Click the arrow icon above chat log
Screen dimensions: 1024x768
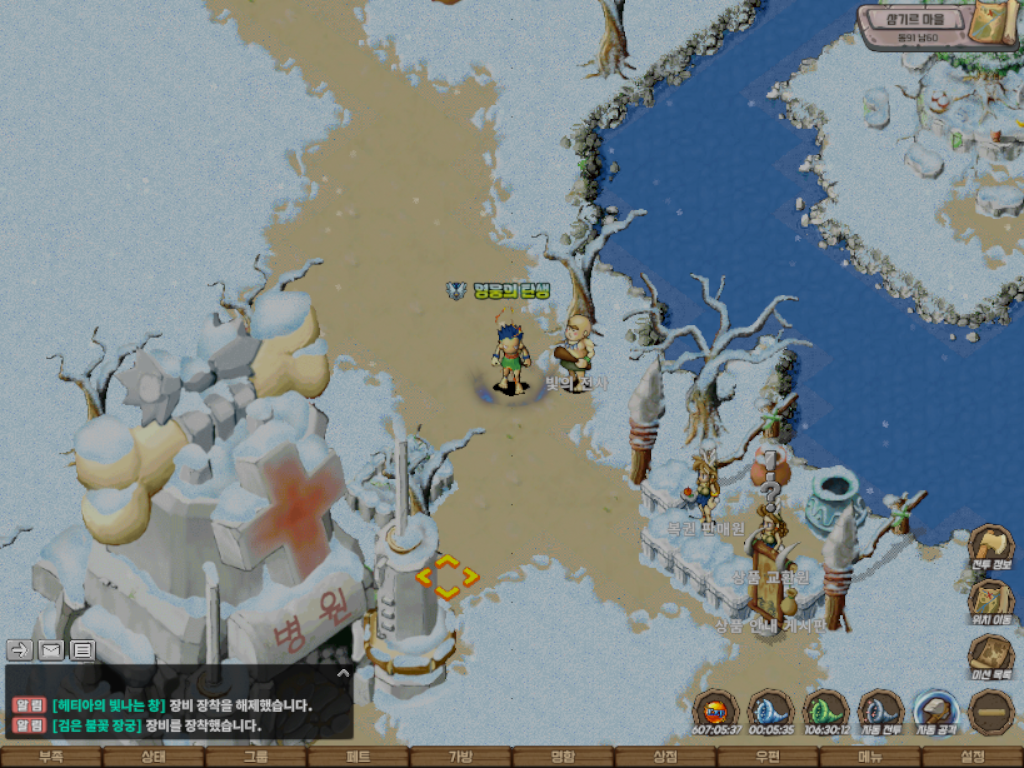click(x=20, y=650)
